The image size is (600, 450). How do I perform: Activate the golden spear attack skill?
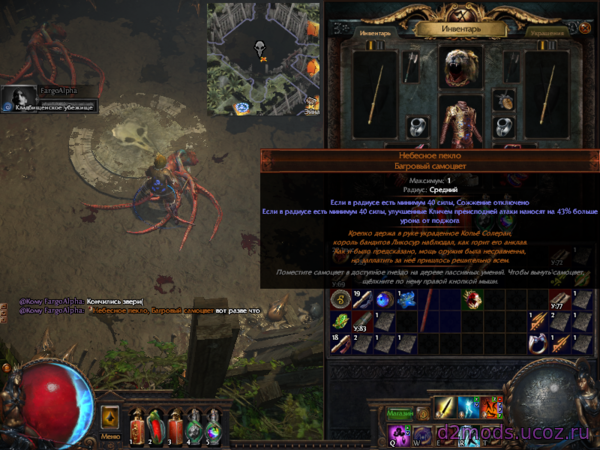446,407
